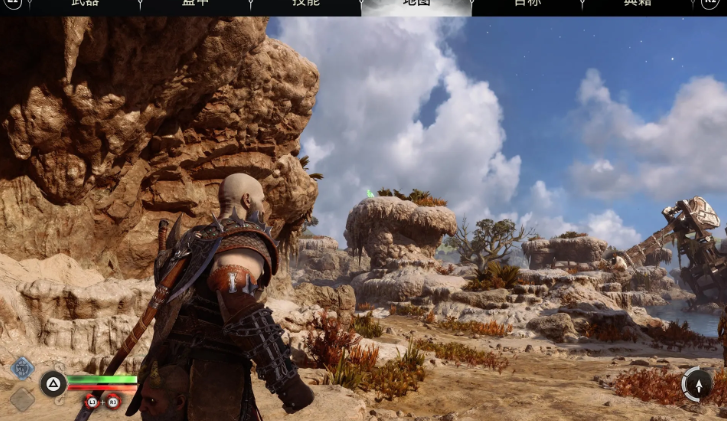Open the 典籍 tab

637,4
